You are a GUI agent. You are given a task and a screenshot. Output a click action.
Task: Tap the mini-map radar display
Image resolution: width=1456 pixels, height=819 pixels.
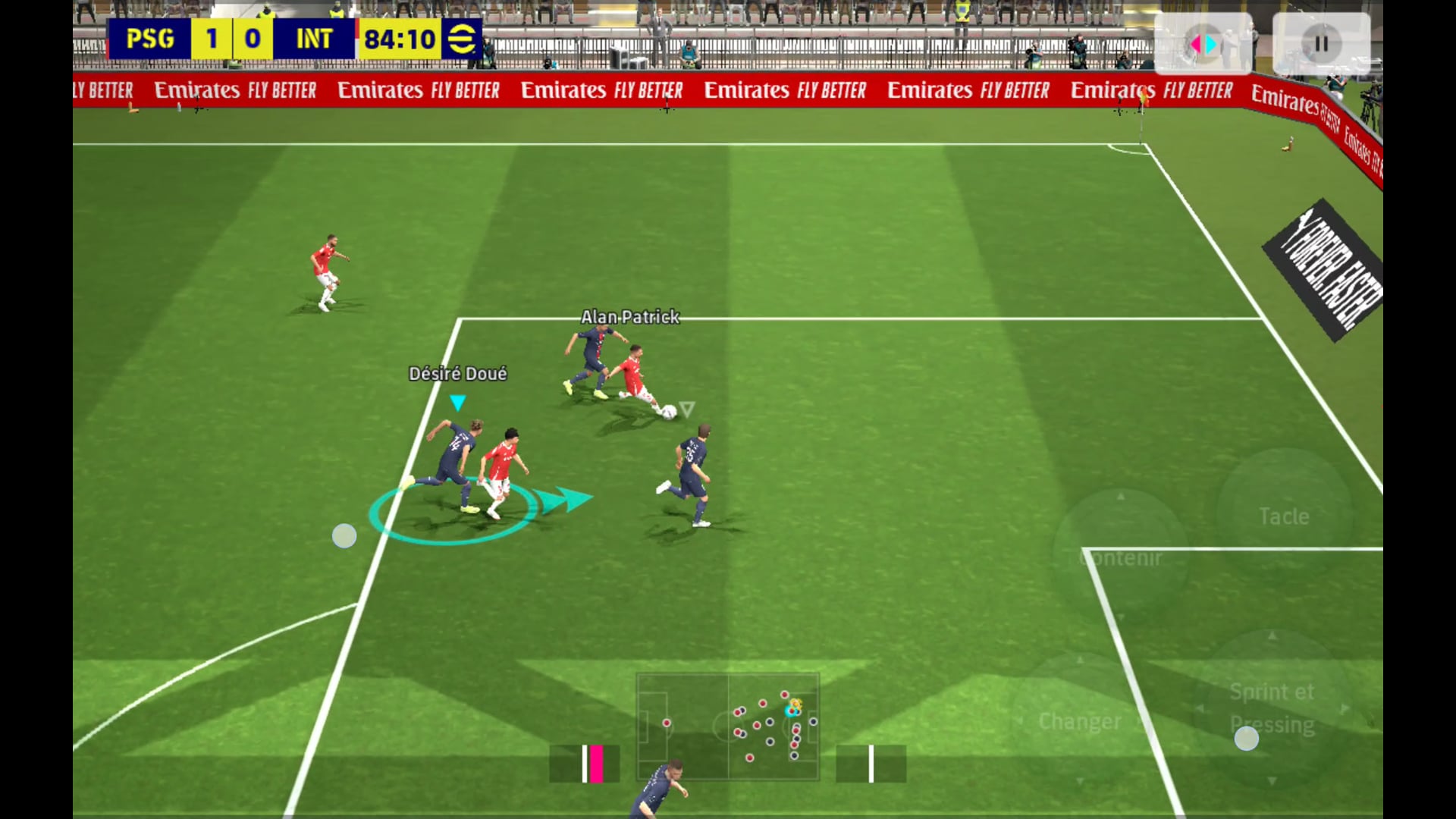728,728
